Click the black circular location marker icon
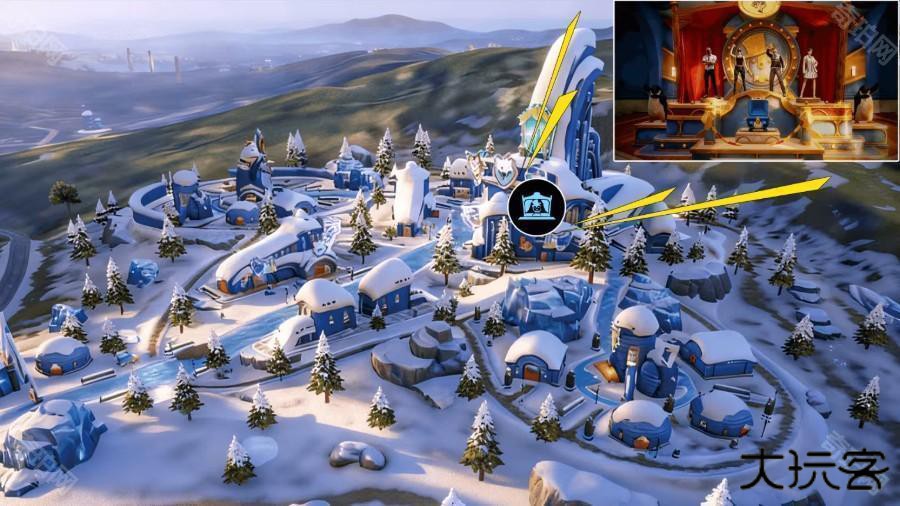900x506 pixels. coord(536,207)
